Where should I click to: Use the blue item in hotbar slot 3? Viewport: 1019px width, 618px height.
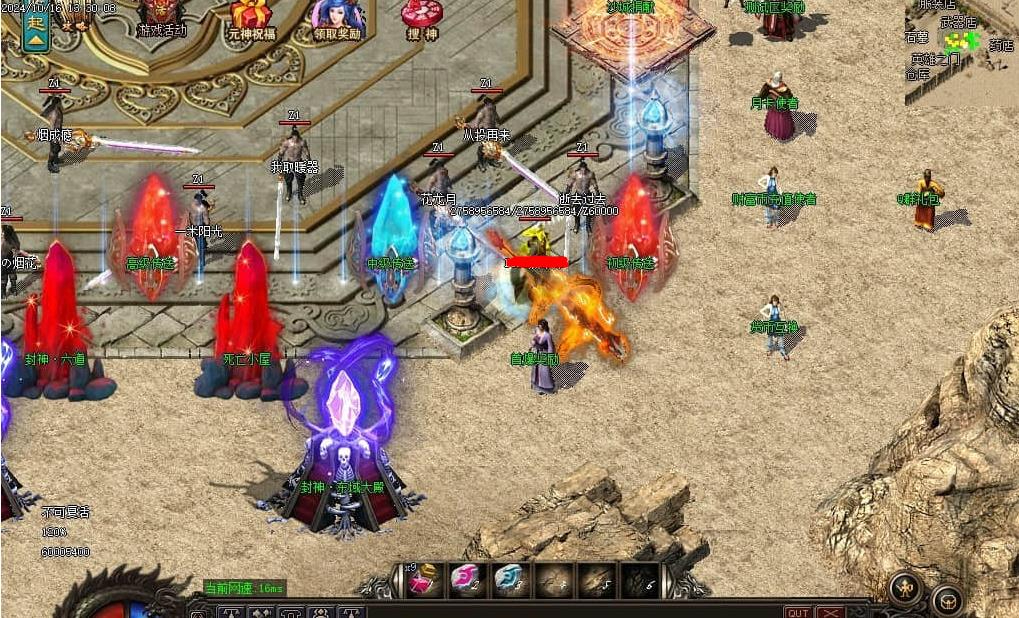509,581
